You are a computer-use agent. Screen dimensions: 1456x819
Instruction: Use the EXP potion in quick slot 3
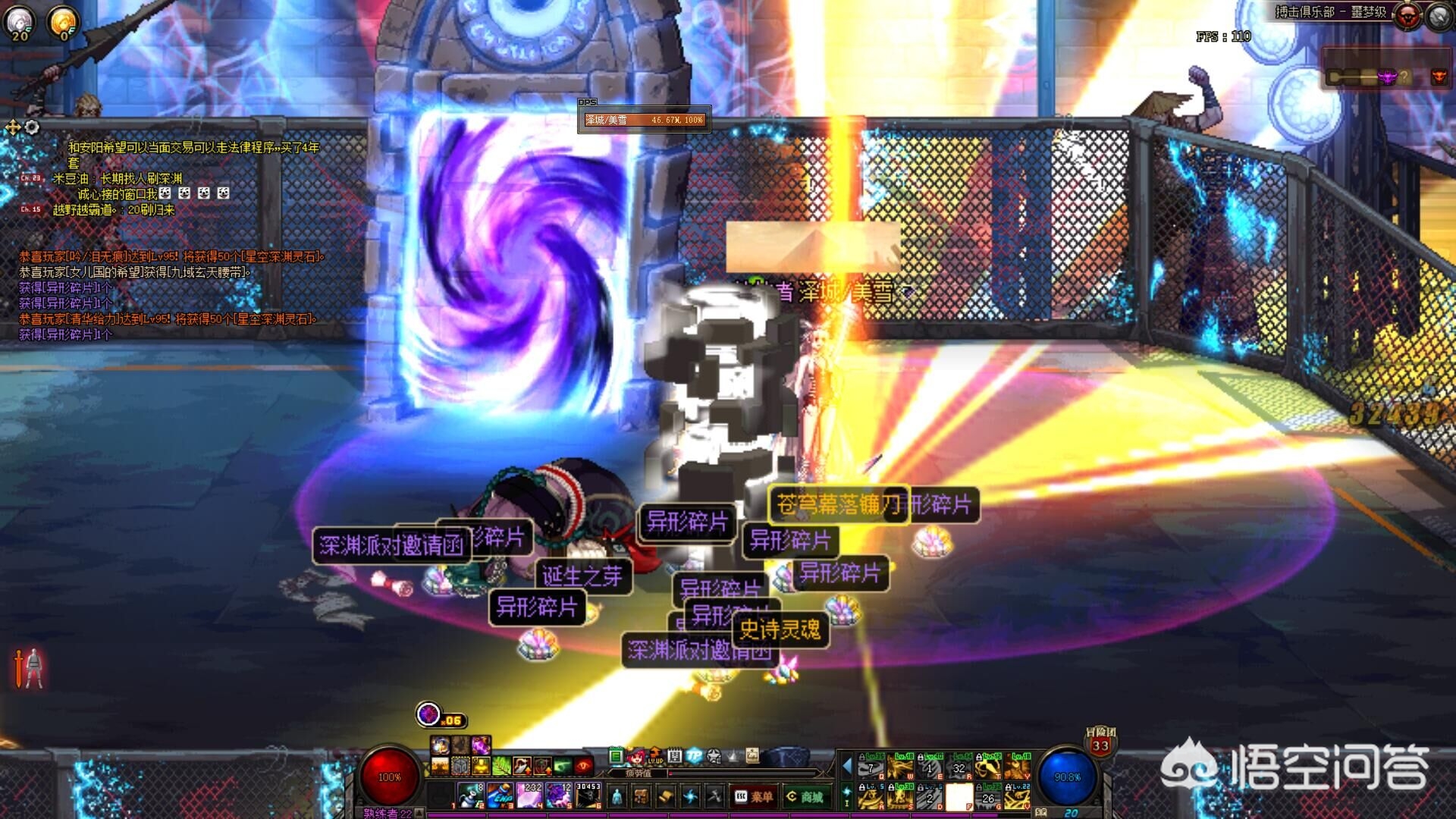click(x=500, y=795)
